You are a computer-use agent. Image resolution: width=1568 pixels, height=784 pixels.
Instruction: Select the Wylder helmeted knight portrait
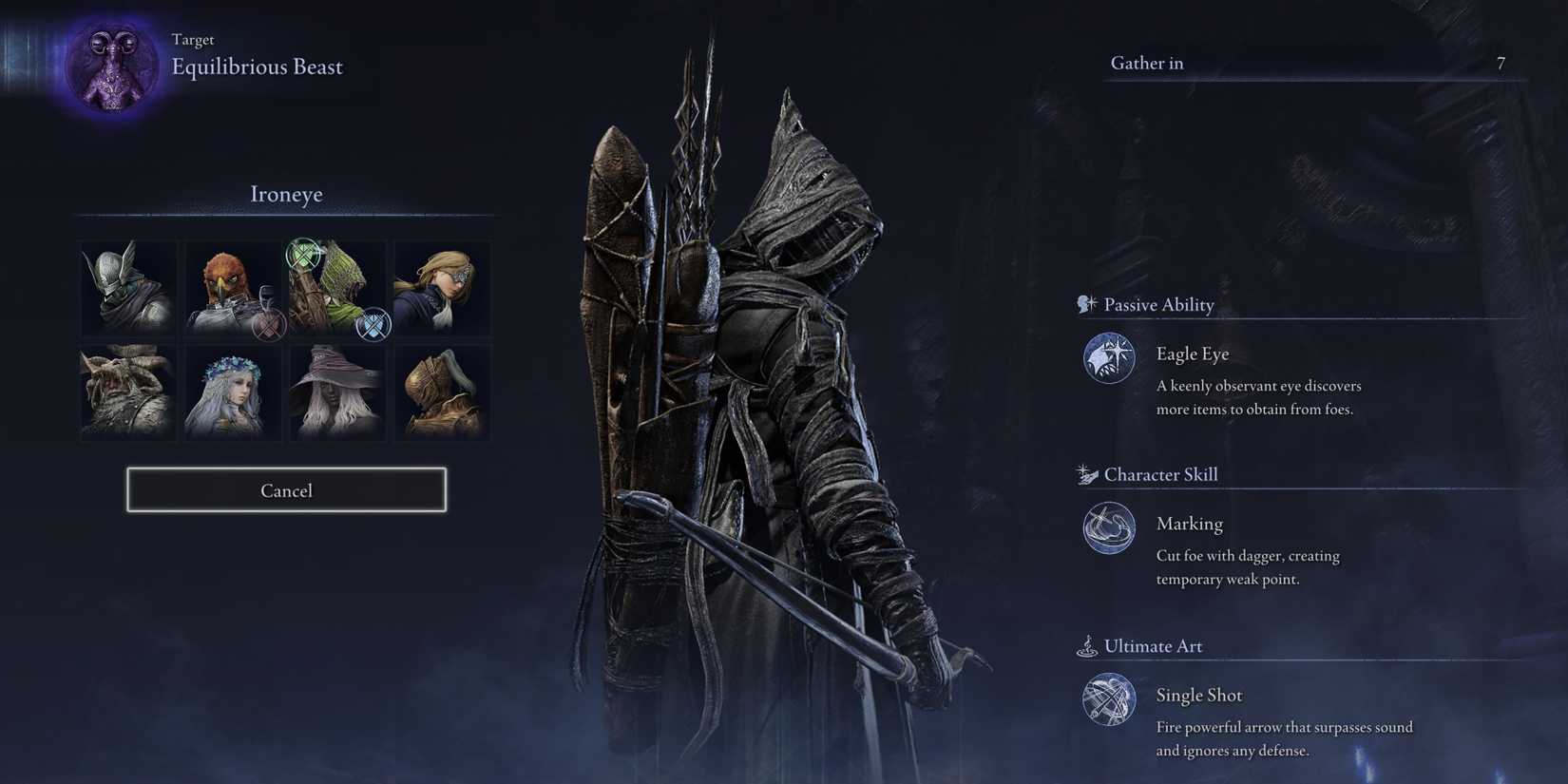128,288
